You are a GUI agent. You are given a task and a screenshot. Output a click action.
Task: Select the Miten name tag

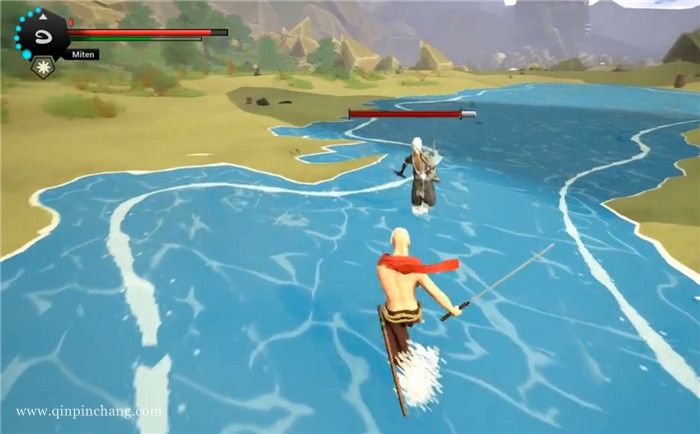pyautogui.click(x=84, y=54)
